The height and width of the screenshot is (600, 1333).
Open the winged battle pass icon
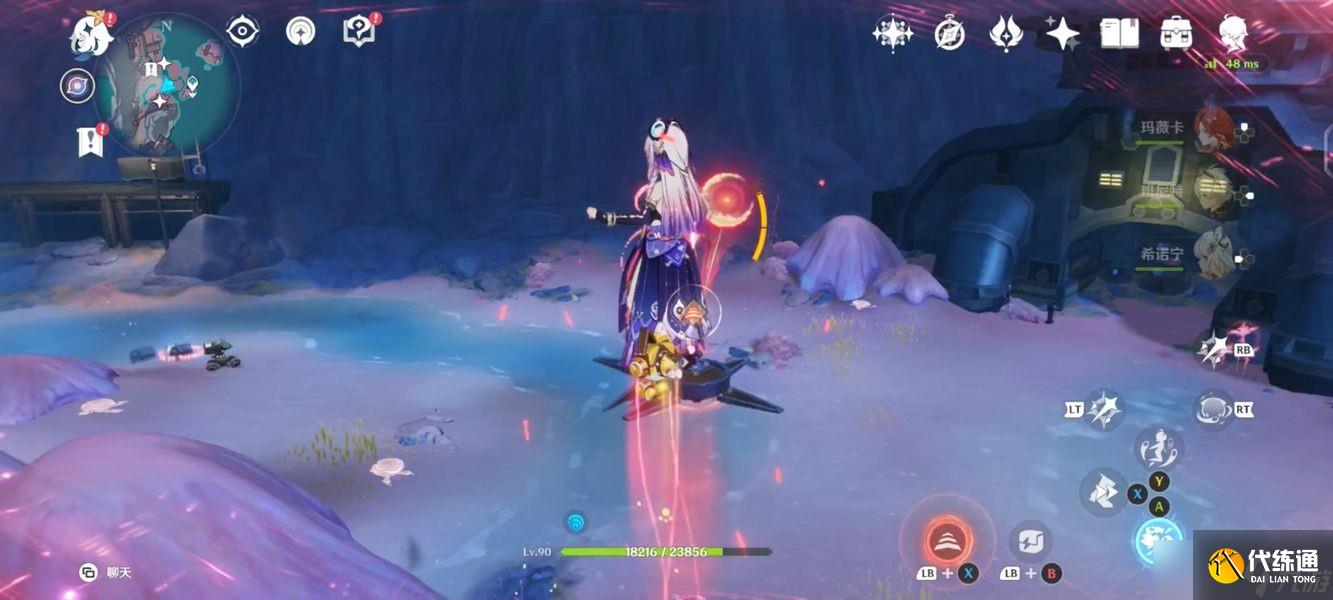[1005, 34]
